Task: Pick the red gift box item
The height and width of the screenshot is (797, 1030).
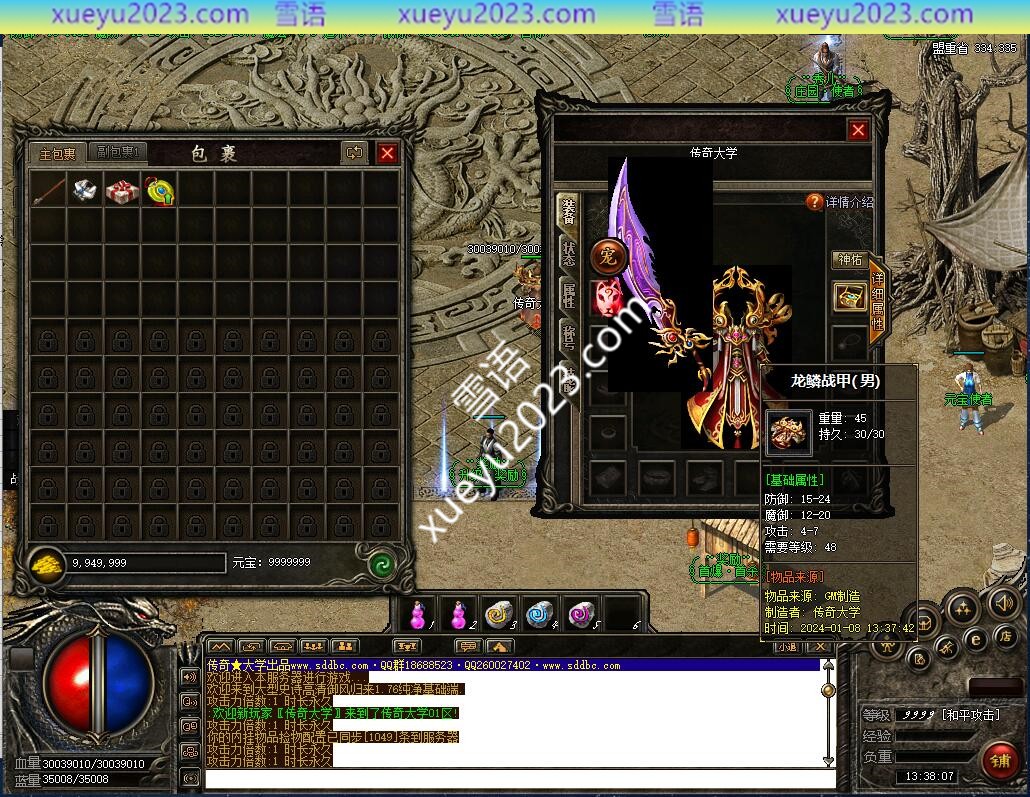Action: coord(122,190)
